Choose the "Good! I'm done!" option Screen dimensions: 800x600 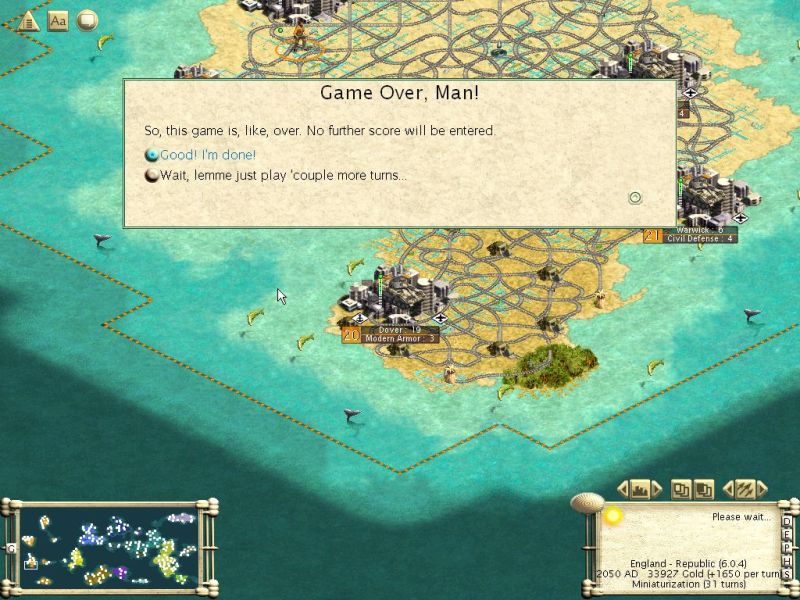tap(208, 155)
